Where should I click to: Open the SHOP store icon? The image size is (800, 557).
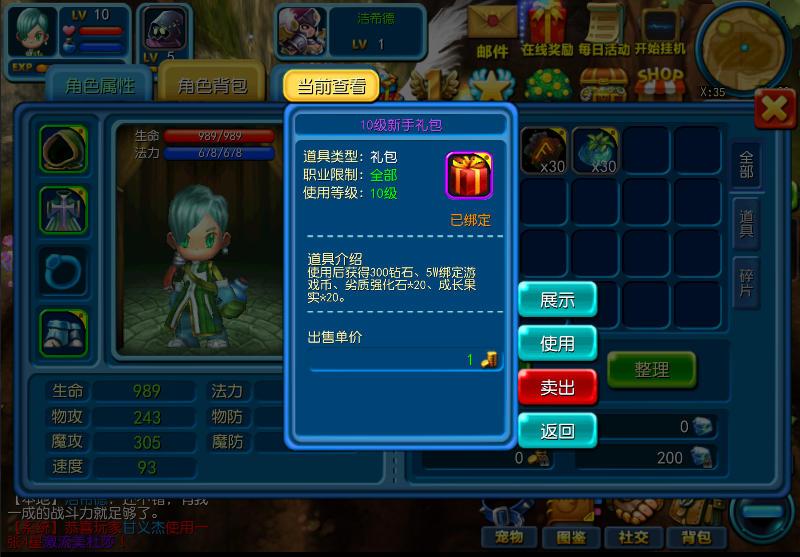(x=660, y=84)
